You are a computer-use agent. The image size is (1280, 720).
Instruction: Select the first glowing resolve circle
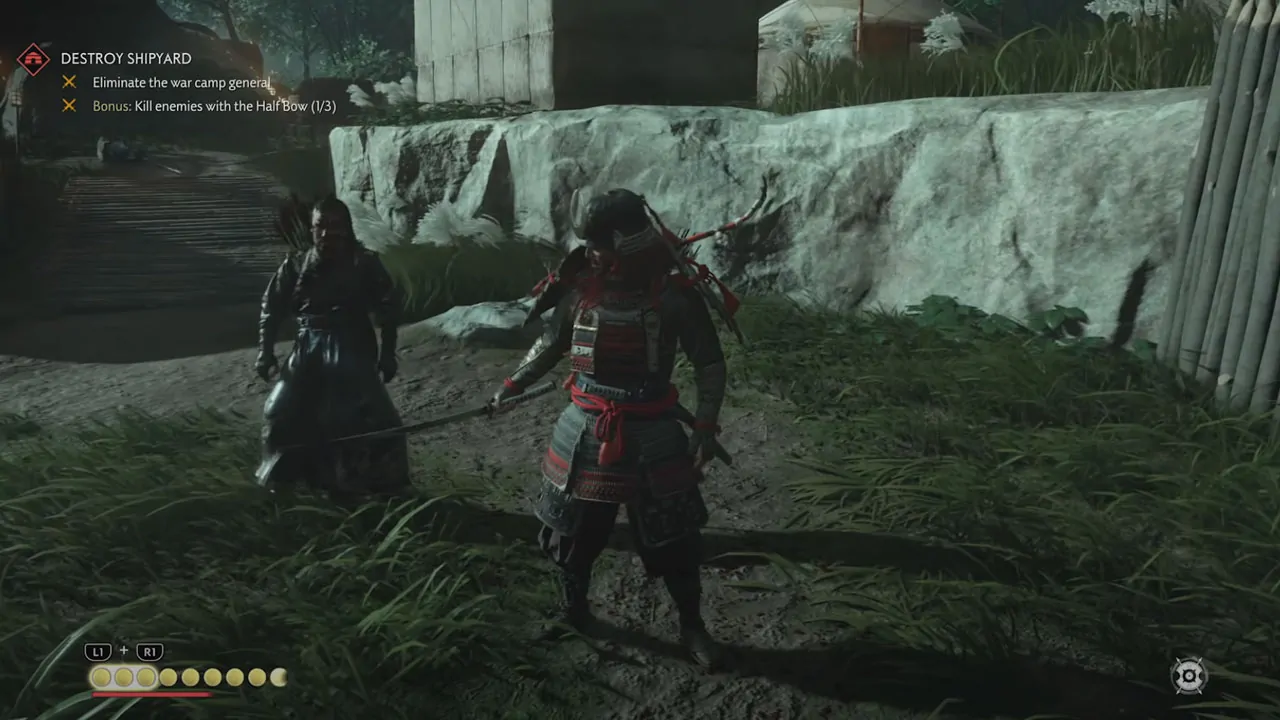(x=101, y=677)
